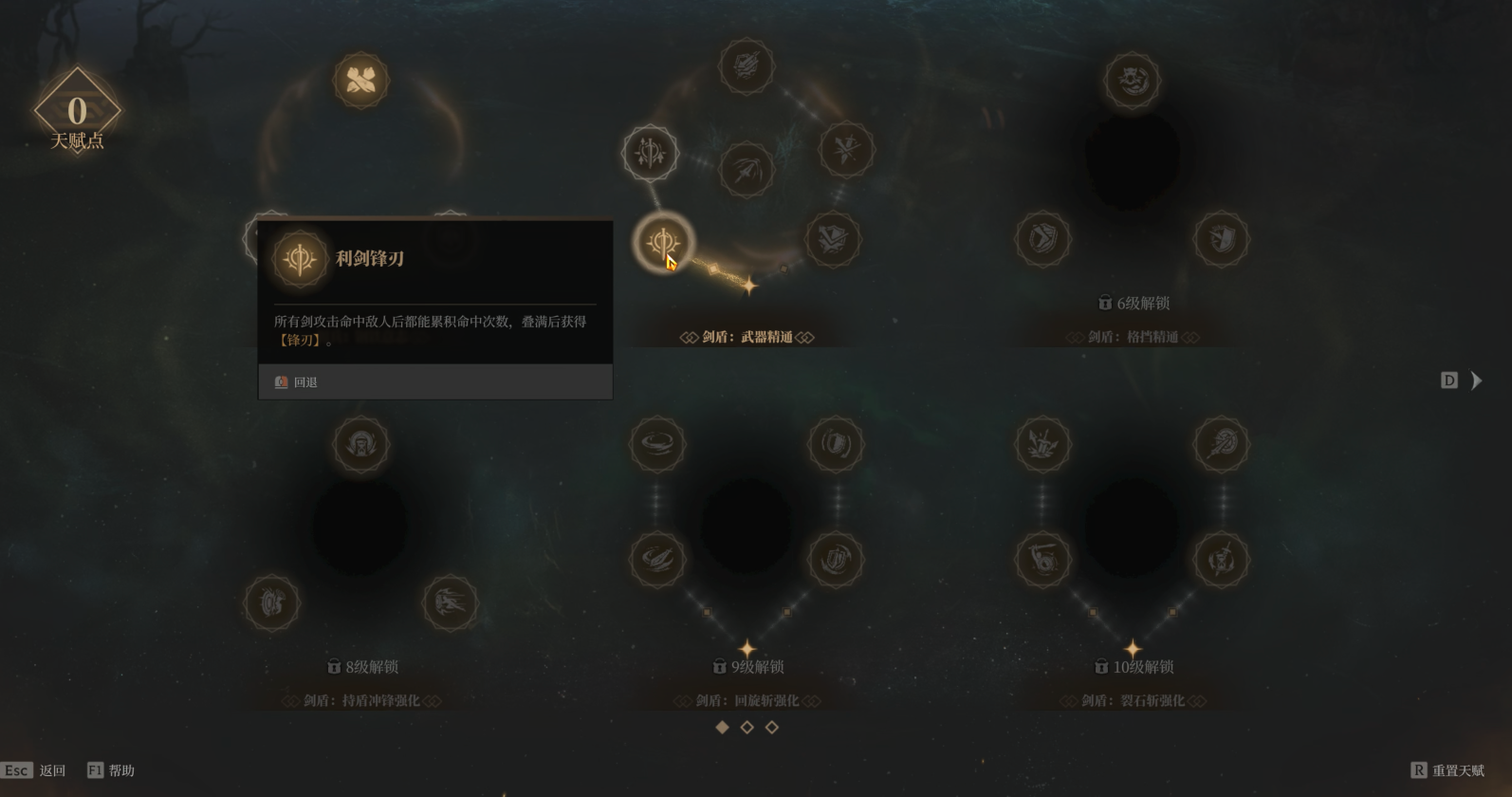The image size is (1512, 797).
Task: Open the 帮助 help label
Action: 121,770
